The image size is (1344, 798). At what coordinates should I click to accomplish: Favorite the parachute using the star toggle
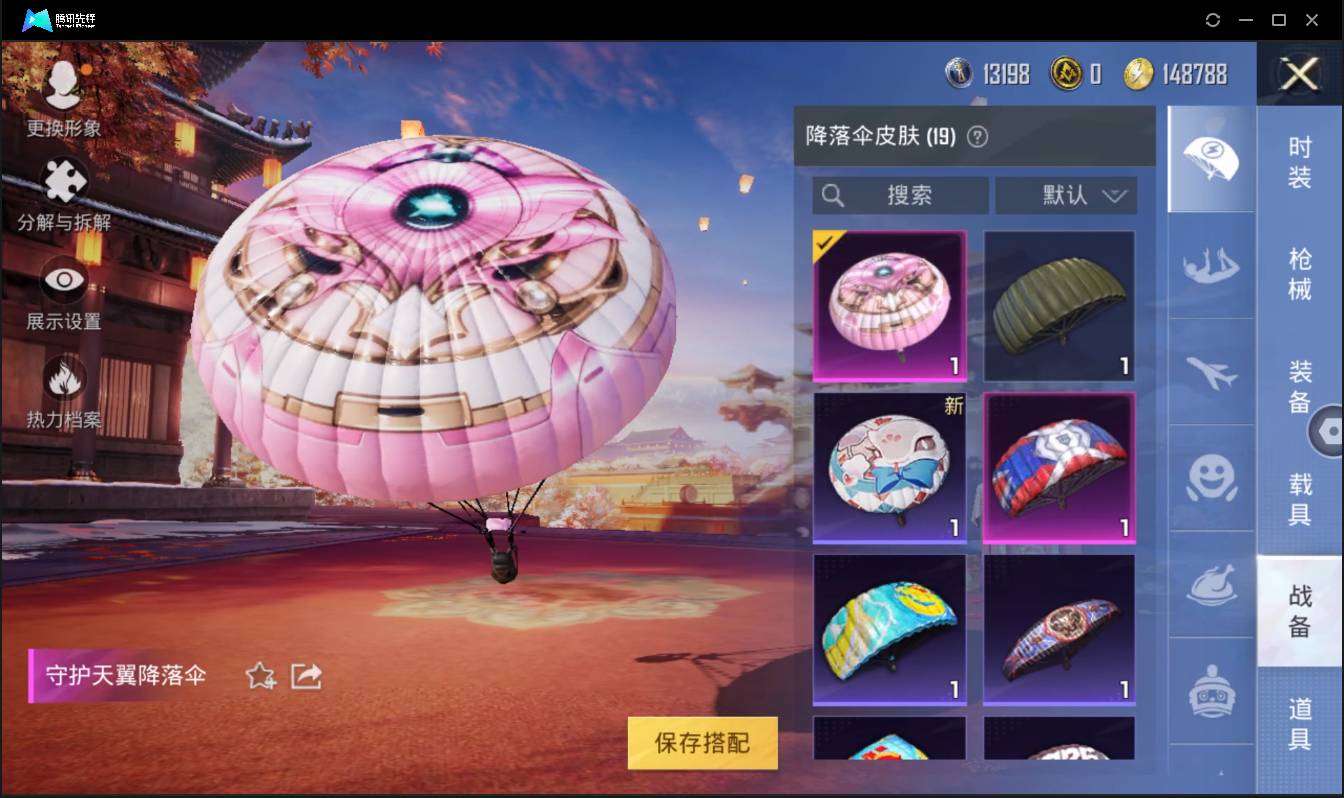pos(258,676)
